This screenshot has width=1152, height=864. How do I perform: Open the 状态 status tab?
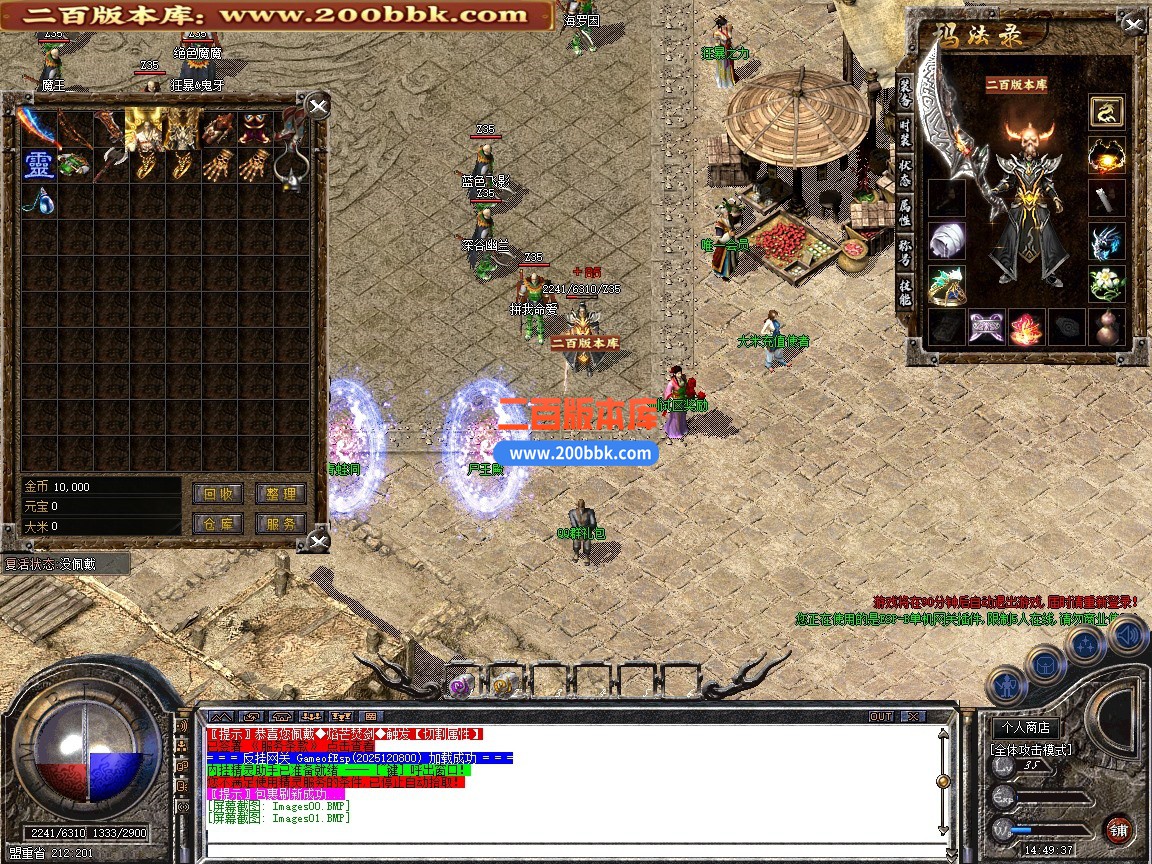[x=904, y=172]
